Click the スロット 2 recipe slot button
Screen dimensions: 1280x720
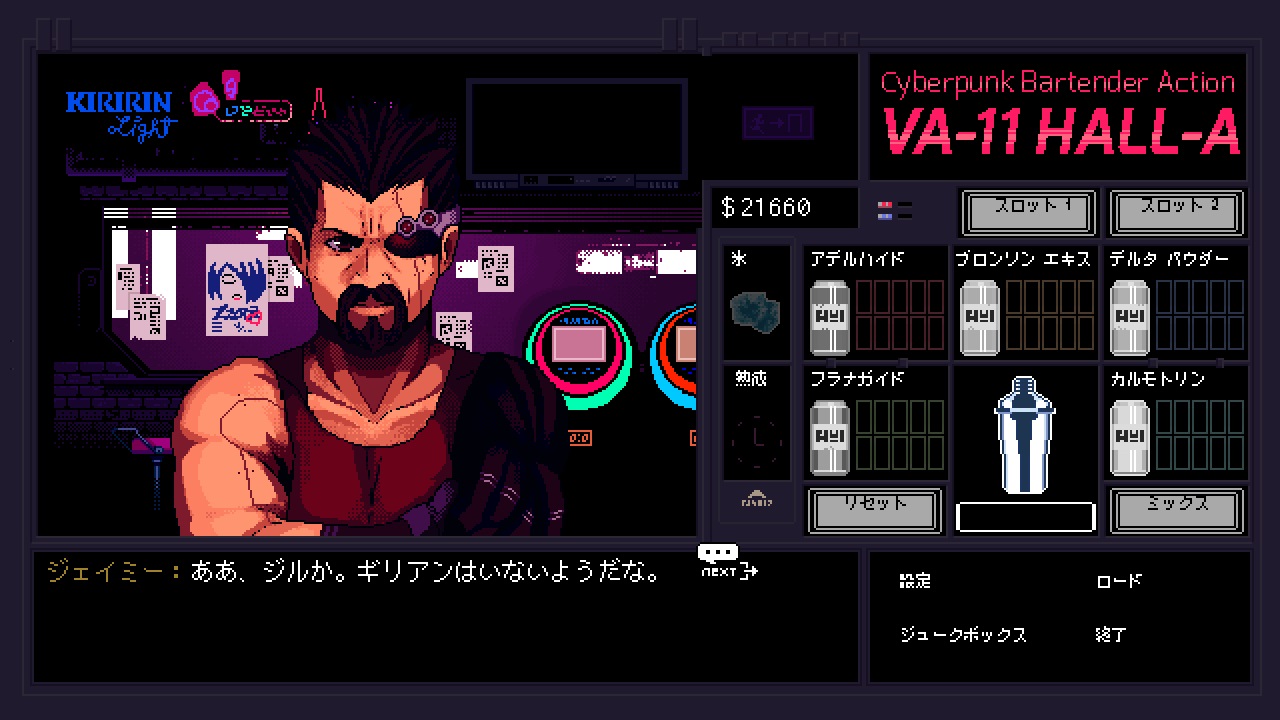pyautogui.click(x=1177, y=212)
